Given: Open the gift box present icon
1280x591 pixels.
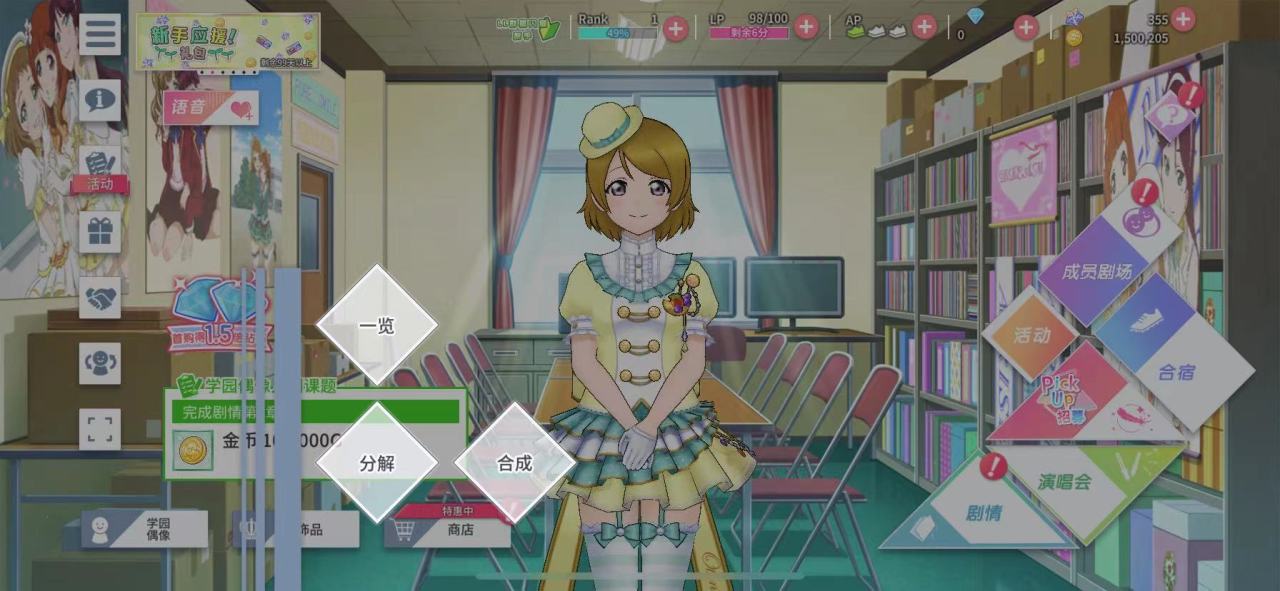Looking at the screenshot, I should [100, 232].
